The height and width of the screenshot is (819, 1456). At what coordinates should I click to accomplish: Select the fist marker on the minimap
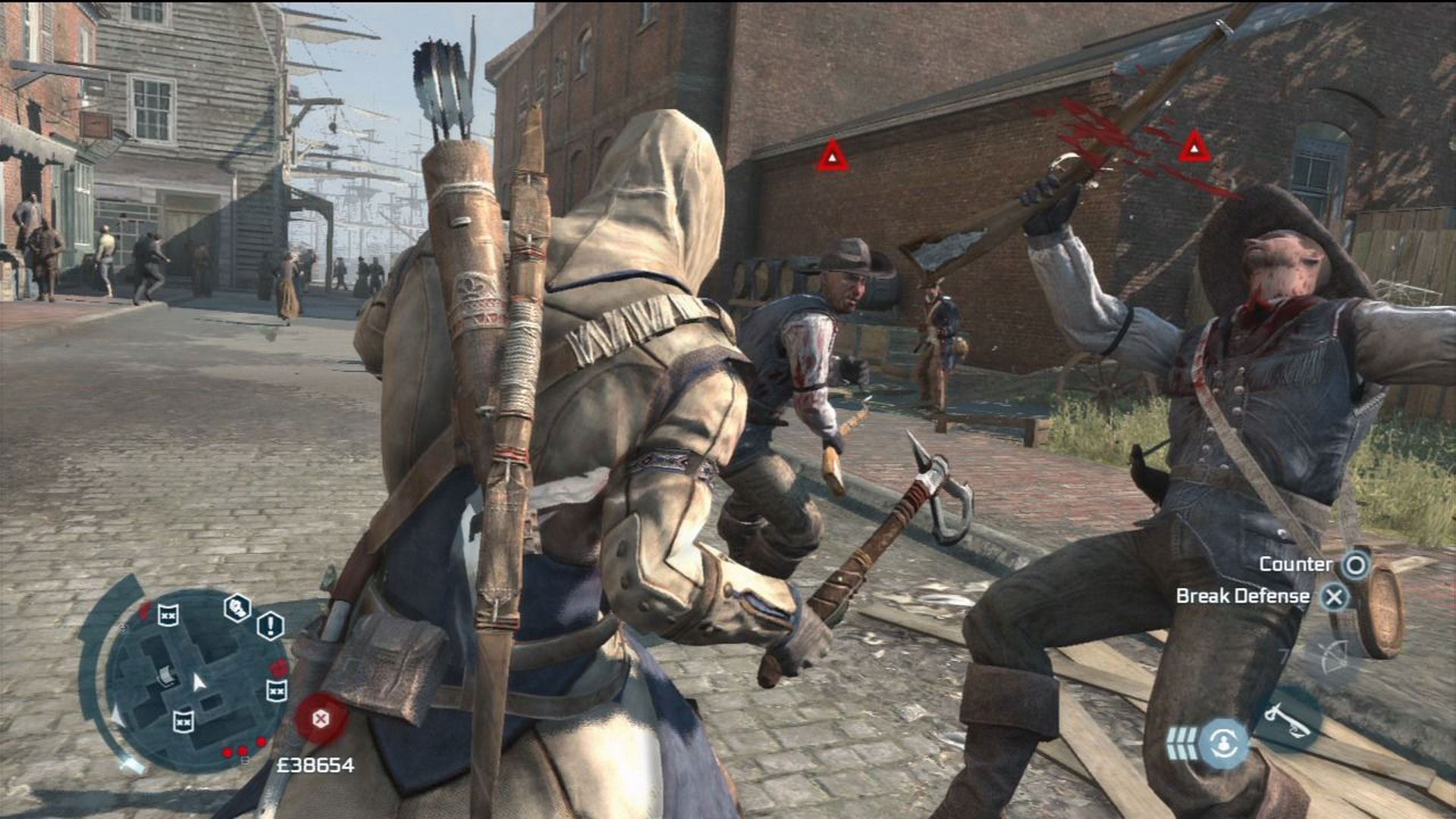(237, 607)
